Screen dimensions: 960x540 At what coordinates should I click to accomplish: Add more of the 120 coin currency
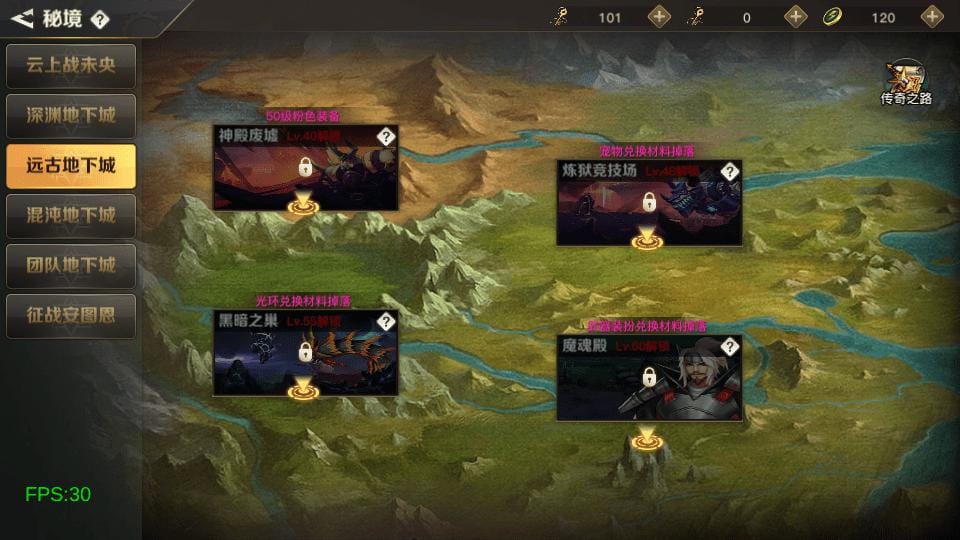(932, 17)
